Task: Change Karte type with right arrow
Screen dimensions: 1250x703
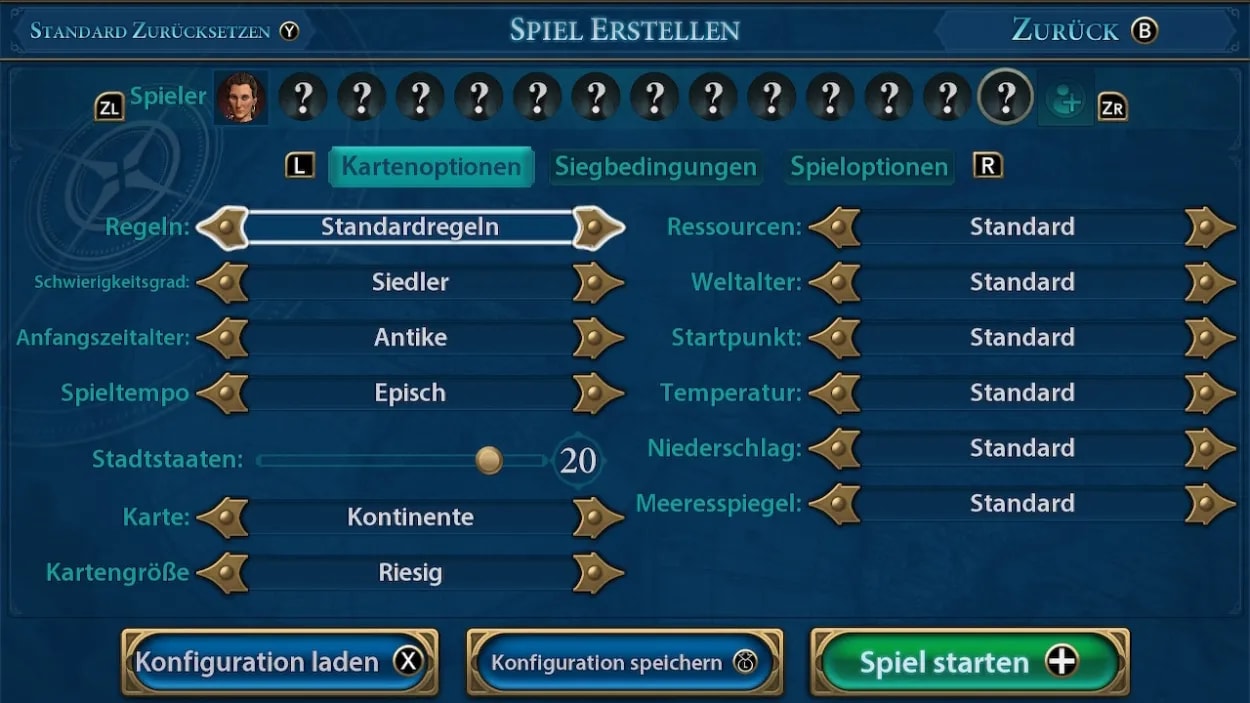Action: (x=597, y=518)
